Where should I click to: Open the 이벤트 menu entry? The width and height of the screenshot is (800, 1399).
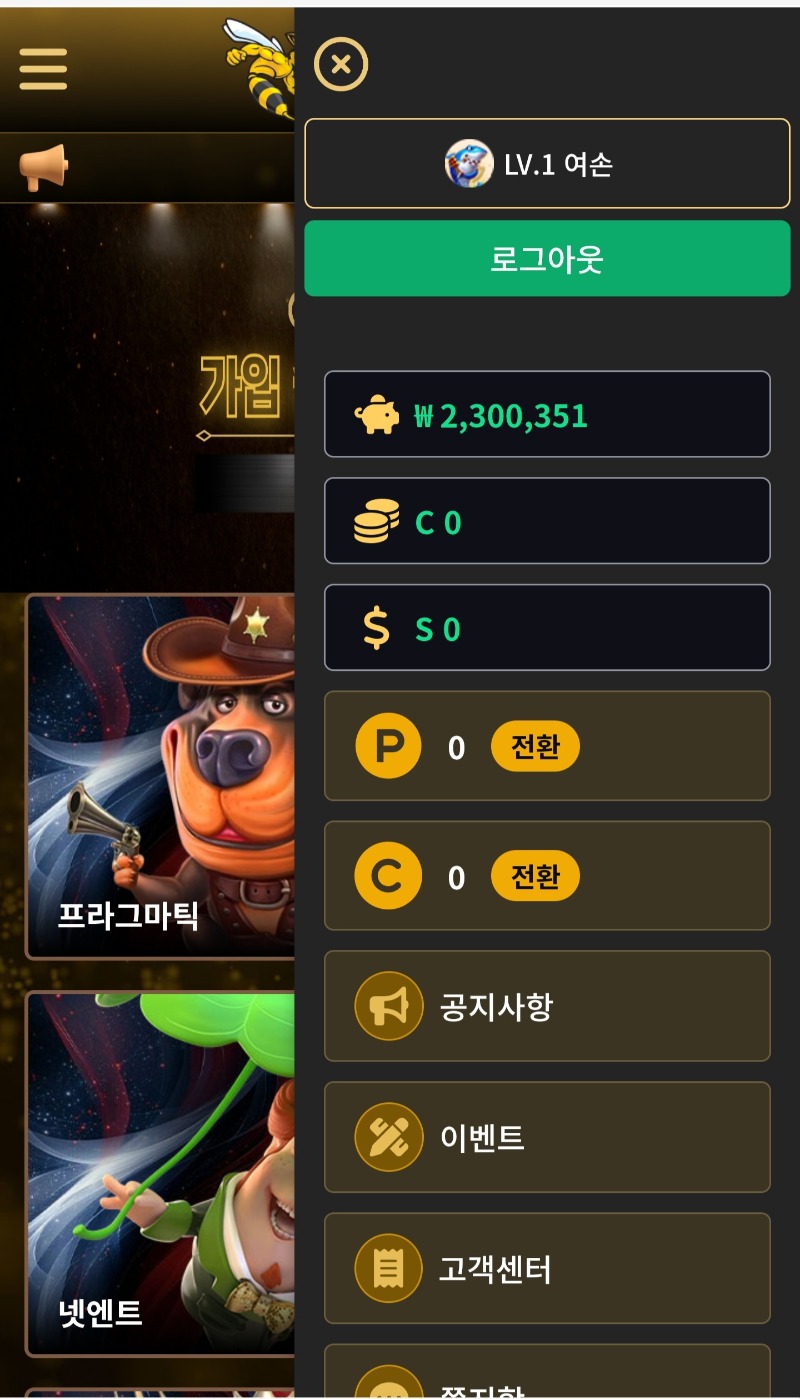[547, 1137]
